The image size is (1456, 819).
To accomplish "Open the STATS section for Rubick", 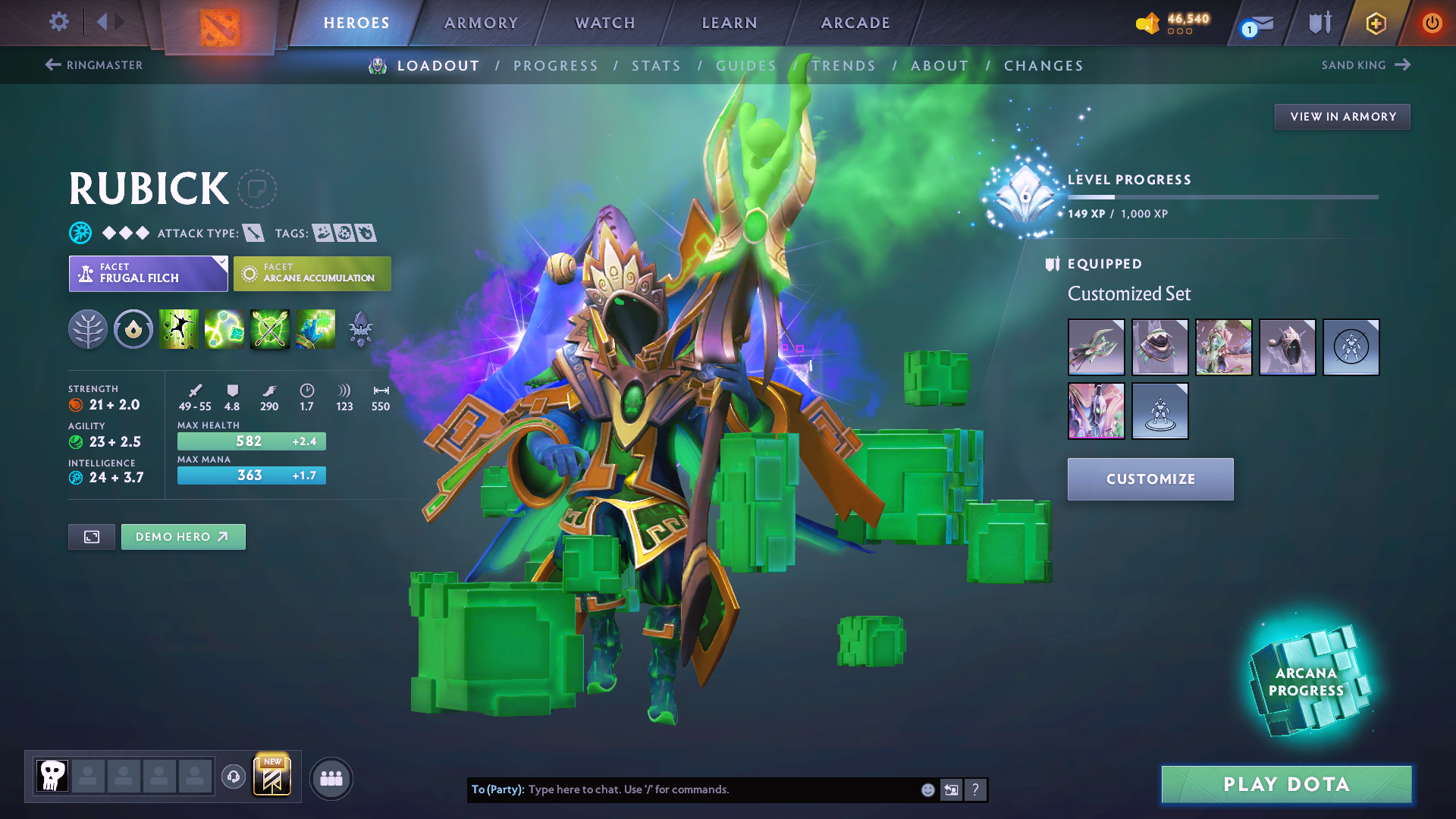I will (x=656, y=66).
